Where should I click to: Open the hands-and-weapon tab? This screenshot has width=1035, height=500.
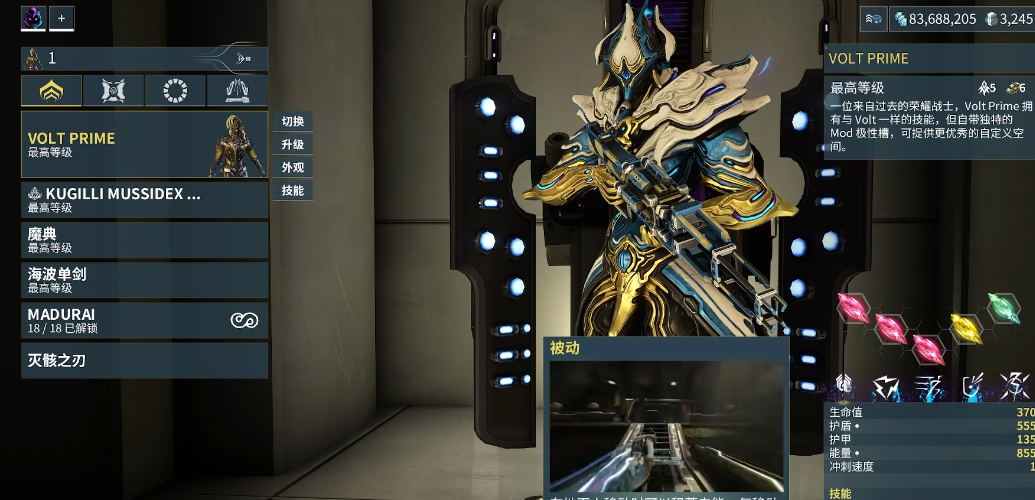click(x=237, y=91)
